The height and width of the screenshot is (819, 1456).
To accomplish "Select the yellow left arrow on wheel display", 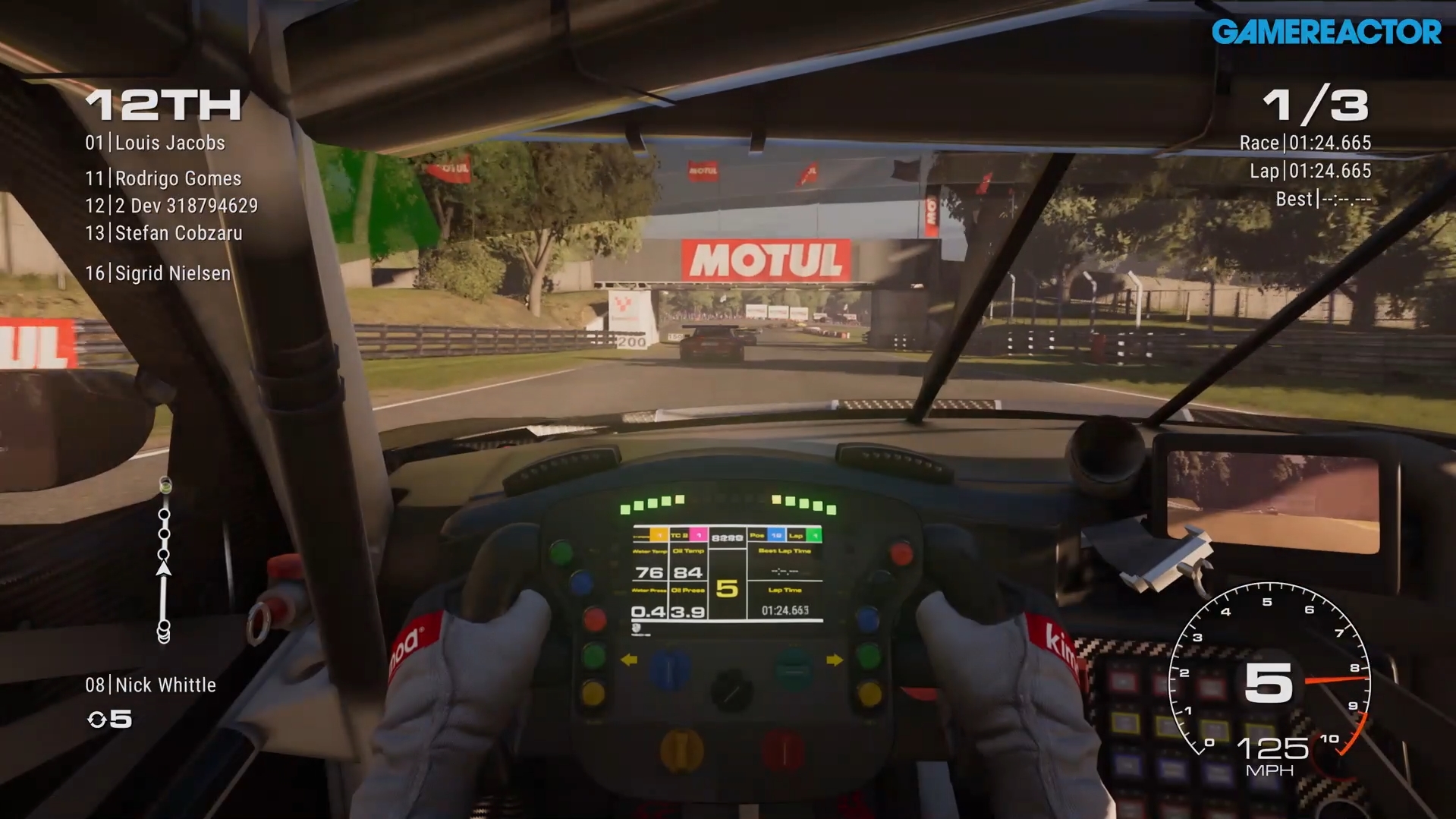I will point(630,660).
